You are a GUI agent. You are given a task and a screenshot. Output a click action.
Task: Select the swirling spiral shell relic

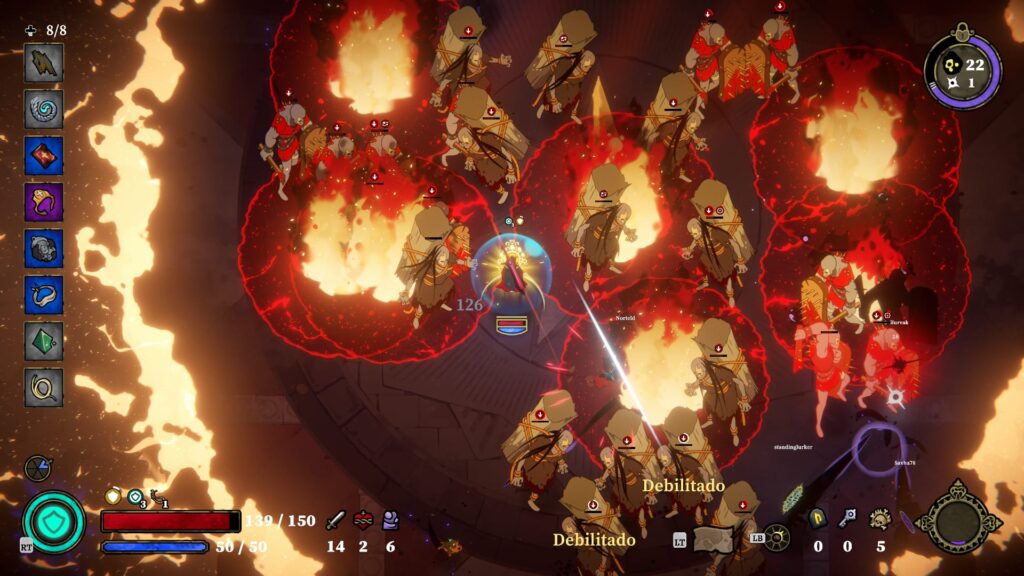point(44,108)
